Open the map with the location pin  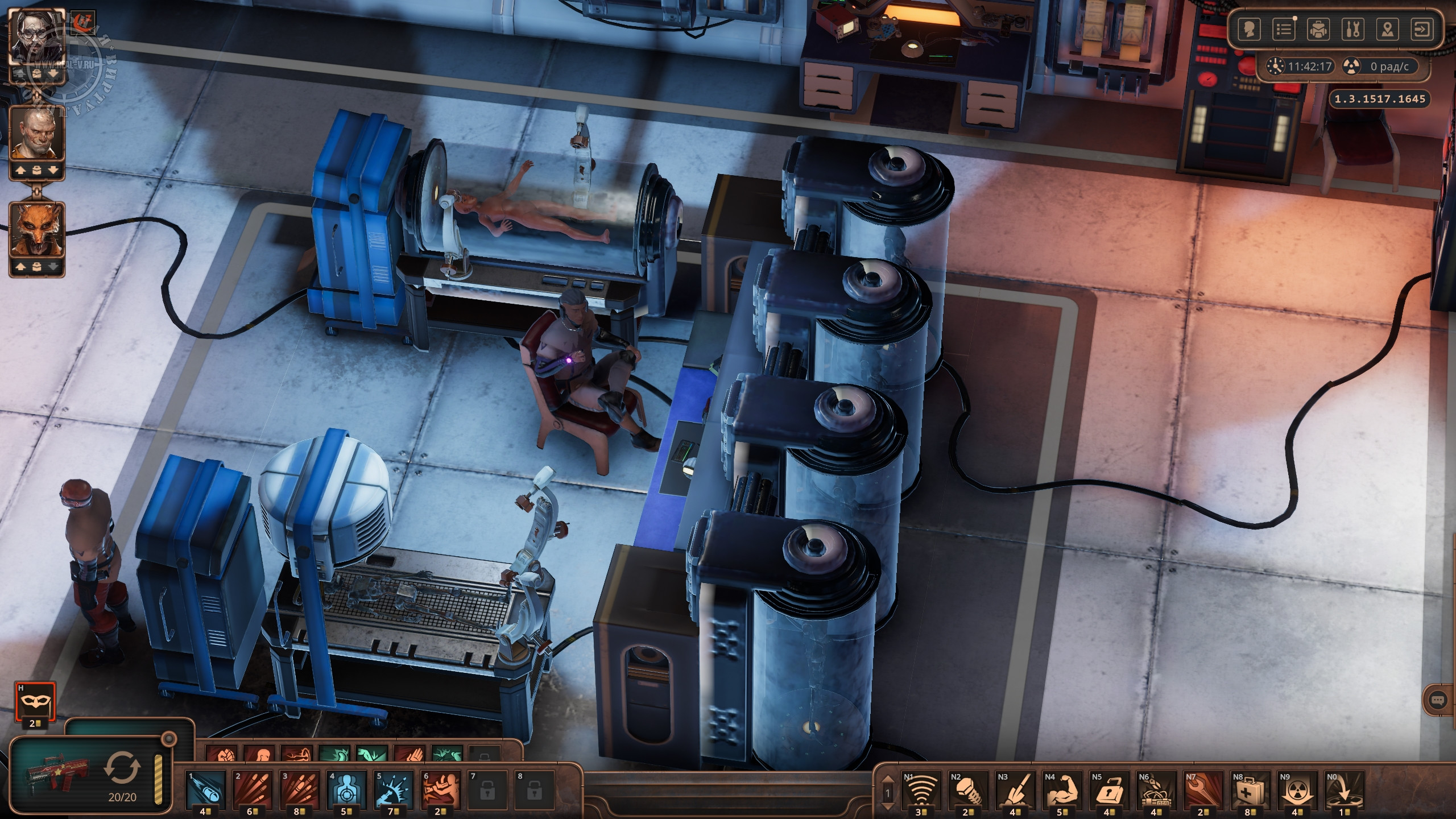[1388, 30]
